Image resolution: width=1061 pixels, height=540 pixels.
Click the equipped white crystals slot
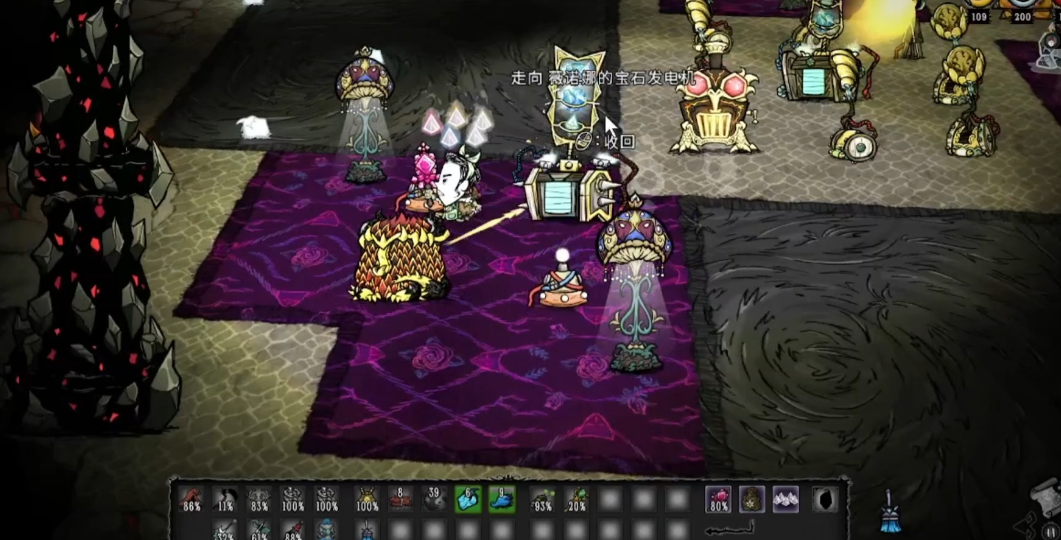pyautogui.click(x=786, y=498)
